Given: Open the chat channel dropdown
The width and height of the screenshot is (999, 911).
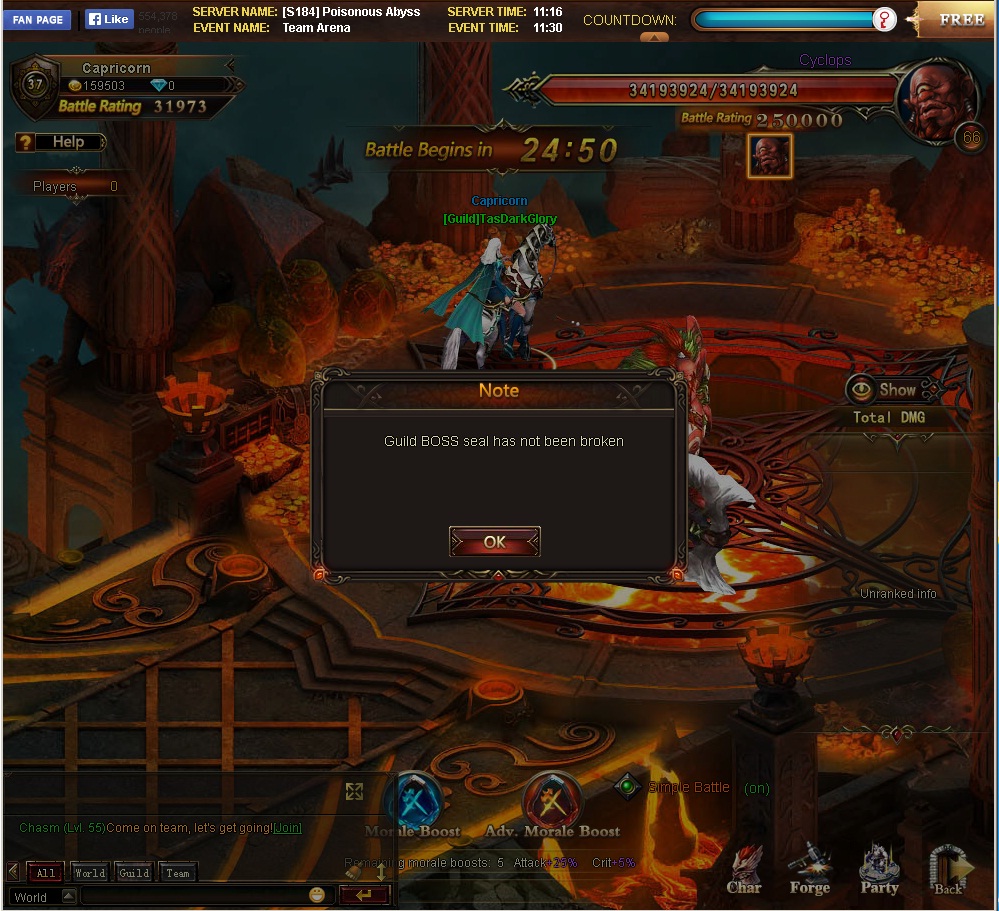Looking at the screenshot, I should (x=41, y=896).
